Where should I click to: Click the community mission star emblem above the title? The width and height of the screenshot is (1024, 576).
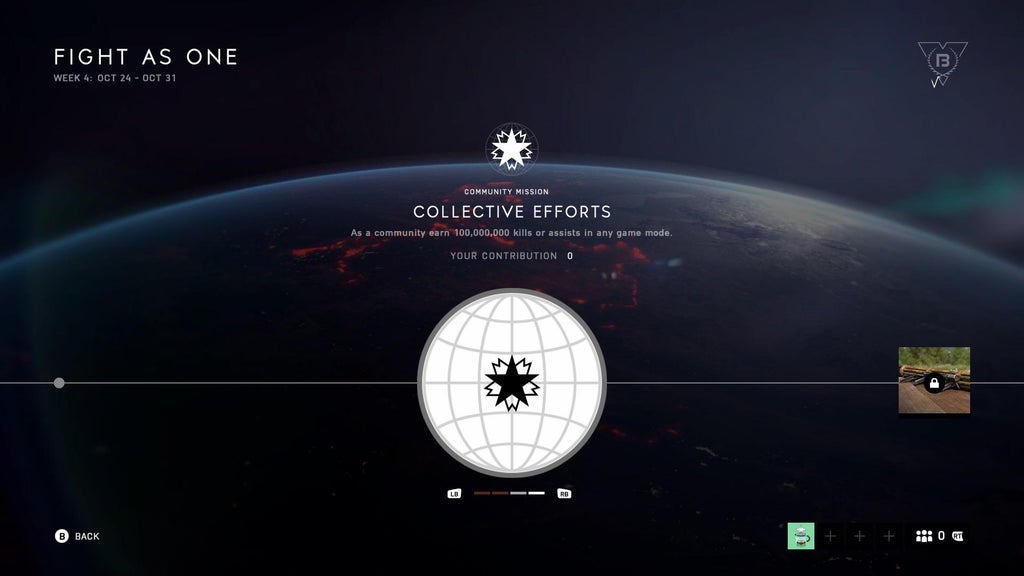click(511, 149)
